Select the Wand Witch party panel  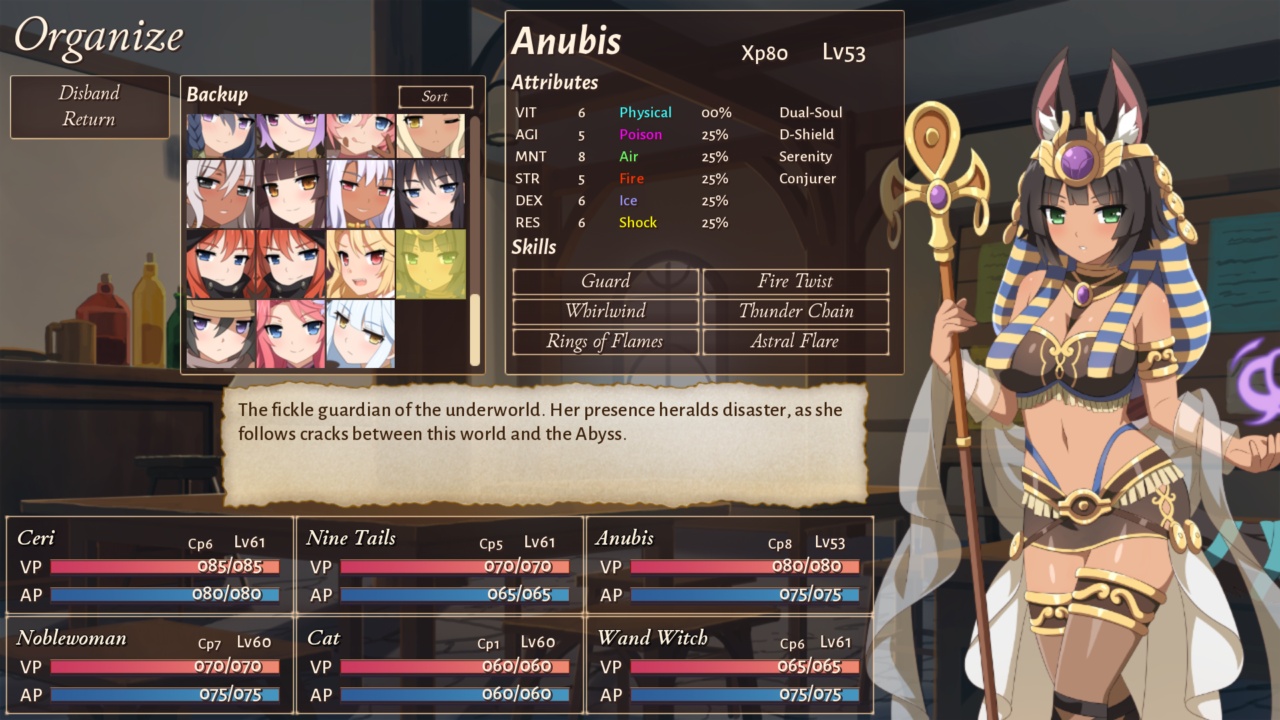728,665
